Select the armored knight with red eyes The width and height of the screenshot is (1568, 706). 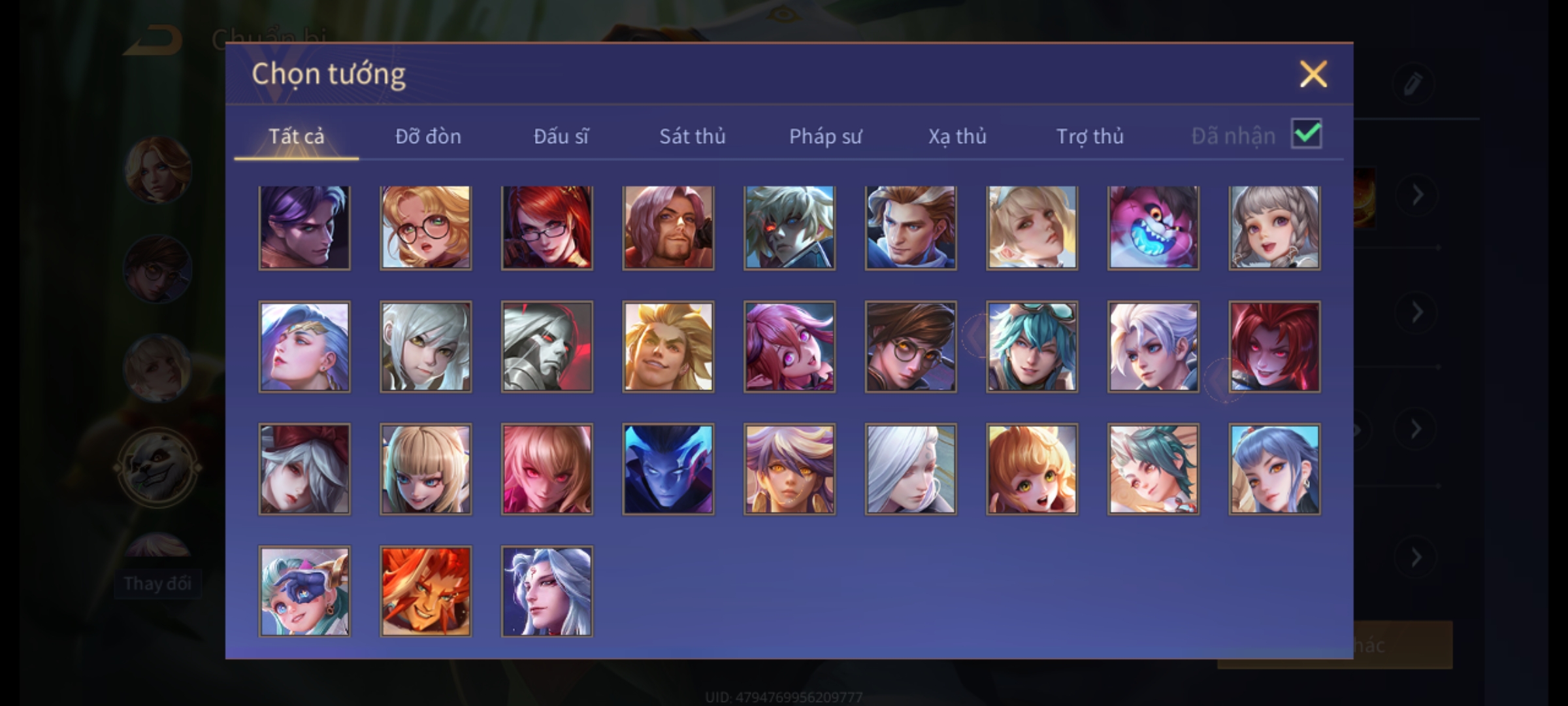547,346
